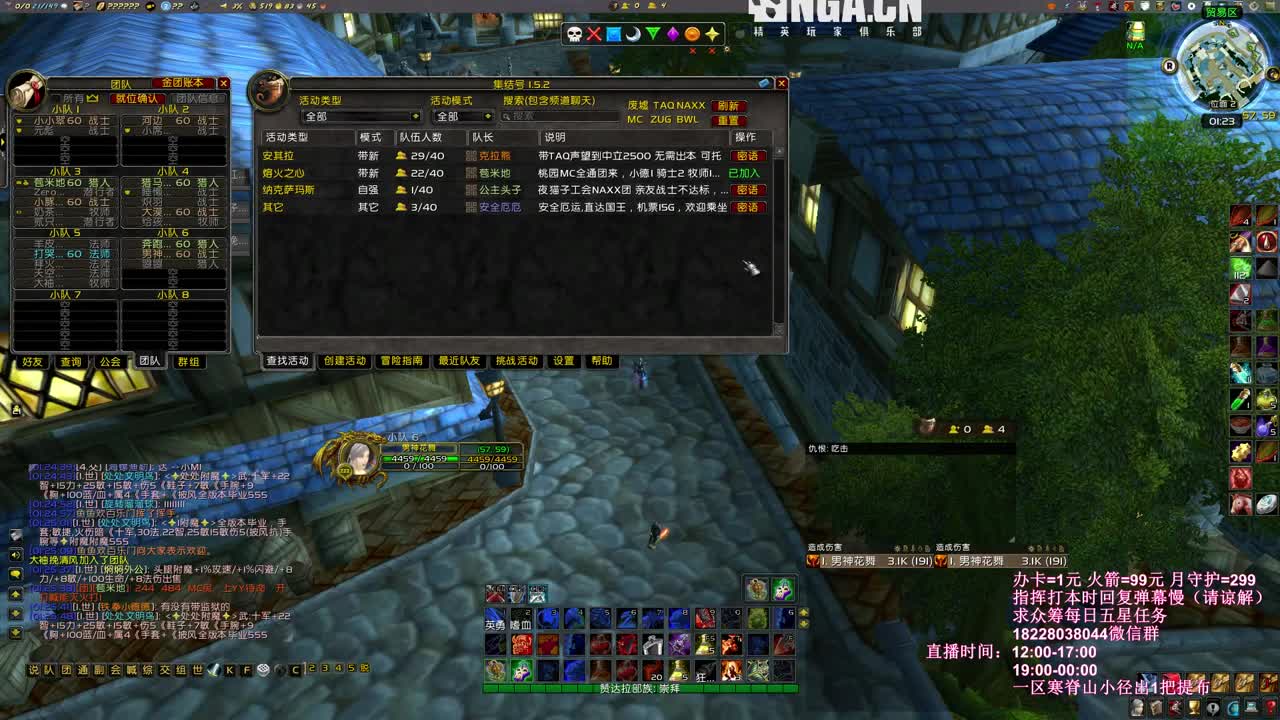Click the 英勇 macro icon on the action bar

pyautogui.click(x=496, y=618)
